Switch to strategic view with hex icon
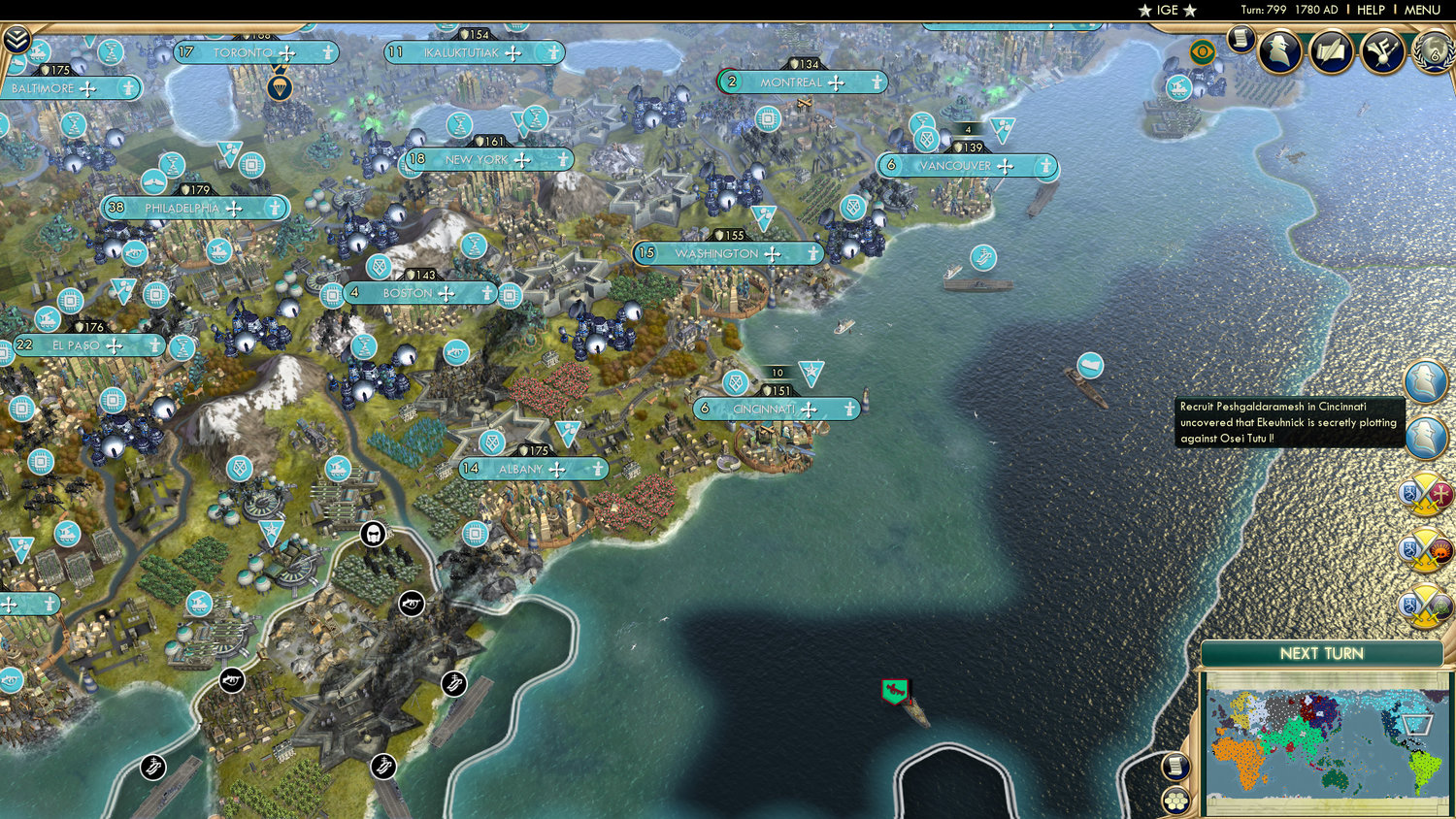Image resolution: width=1456 pixels, height=819 pixels. 1176,801
